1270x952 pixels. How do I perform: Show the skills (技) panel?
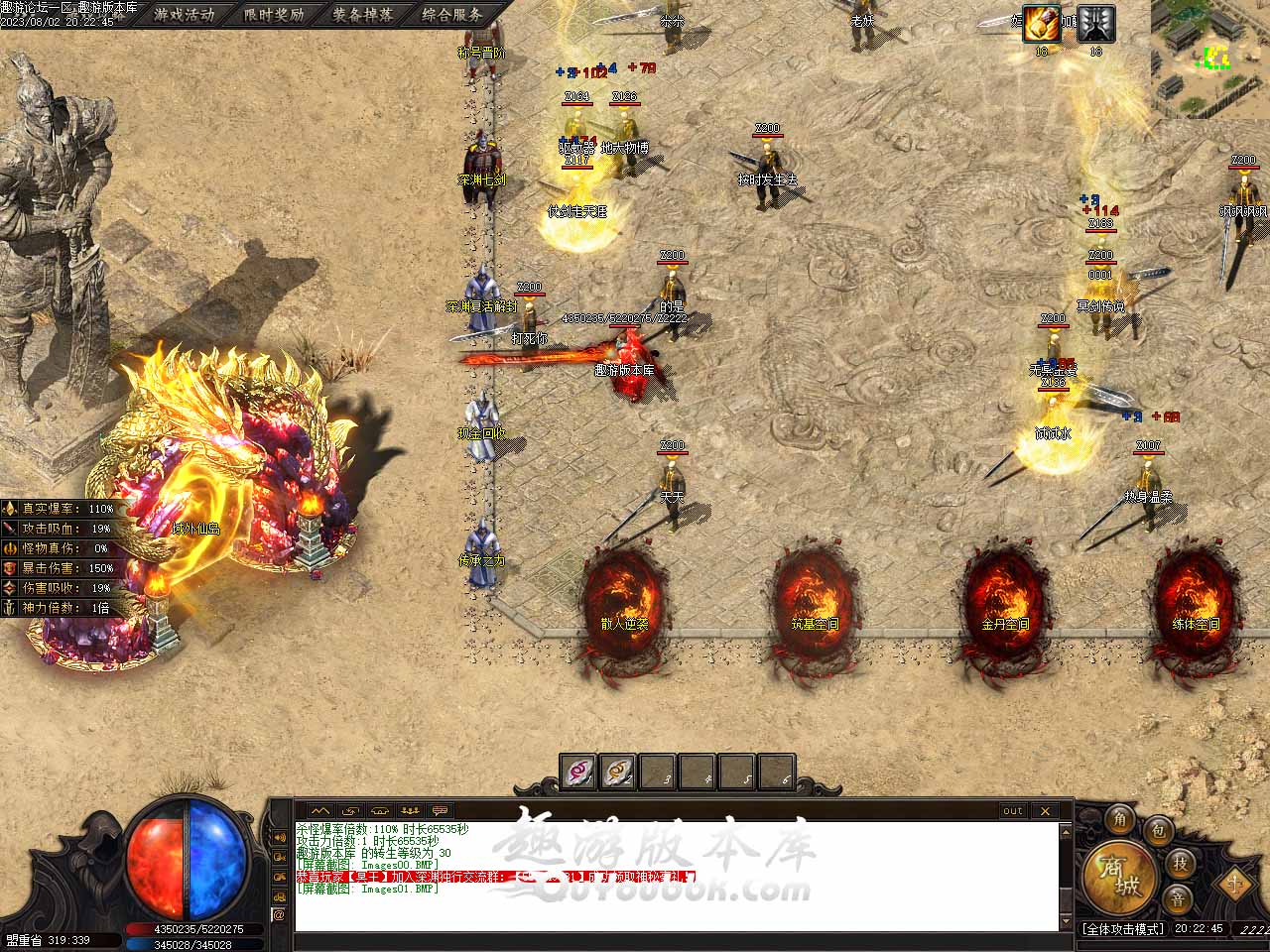1180,863
